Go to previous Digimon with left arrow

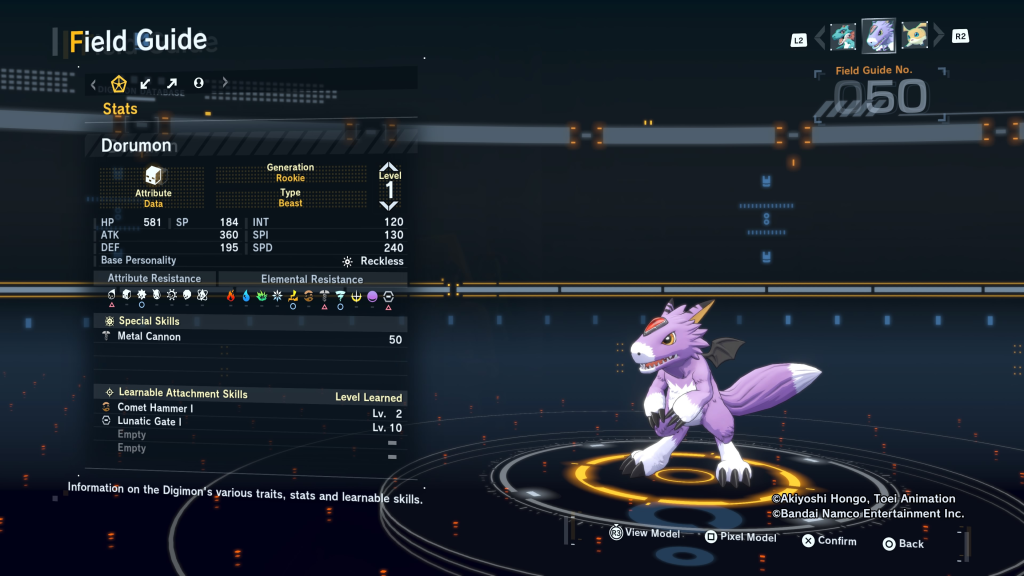point(820,38)
